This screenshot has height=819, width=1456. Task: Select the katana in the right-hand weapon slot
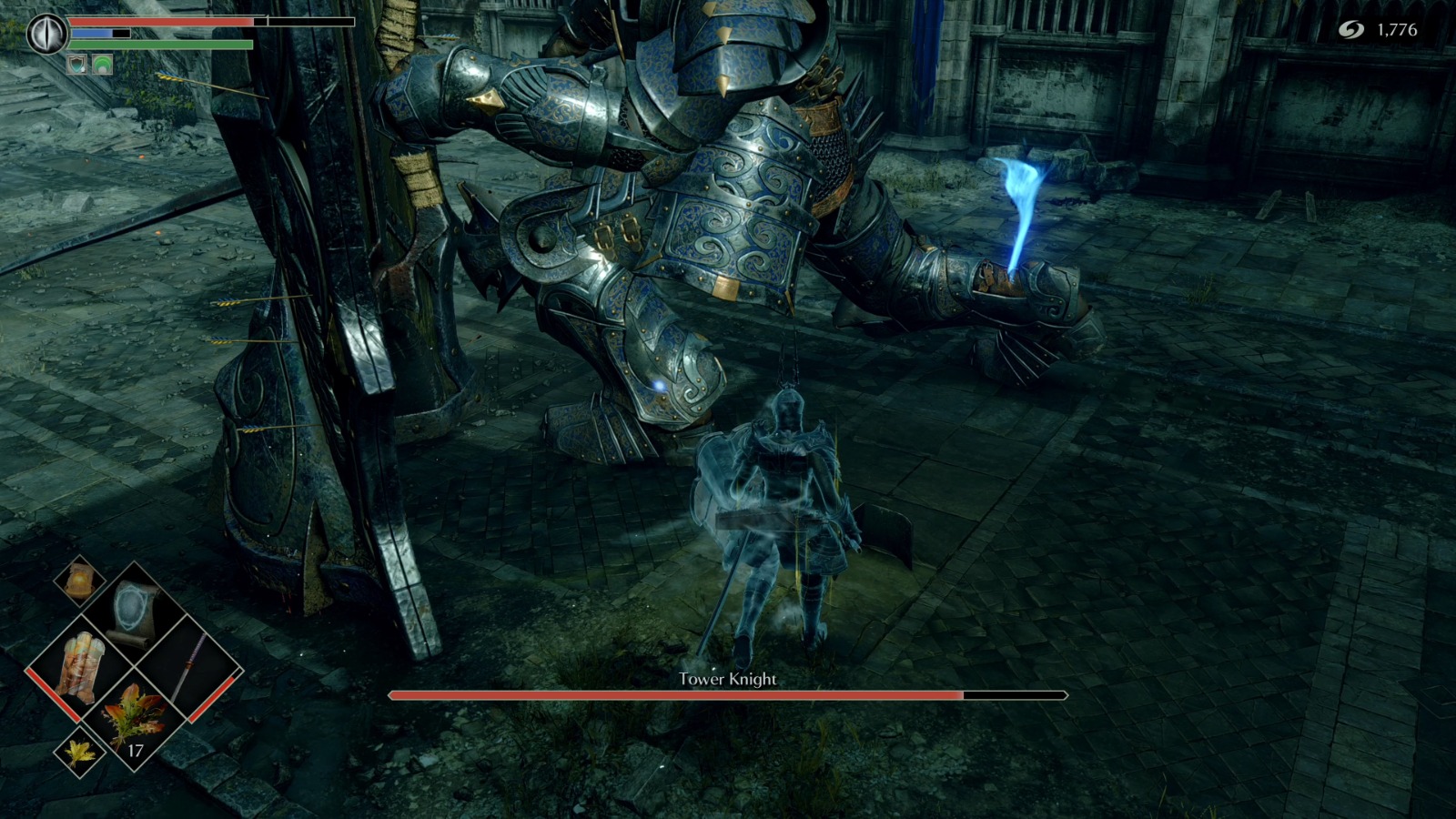pyautogui.click(x=191, y=665)
